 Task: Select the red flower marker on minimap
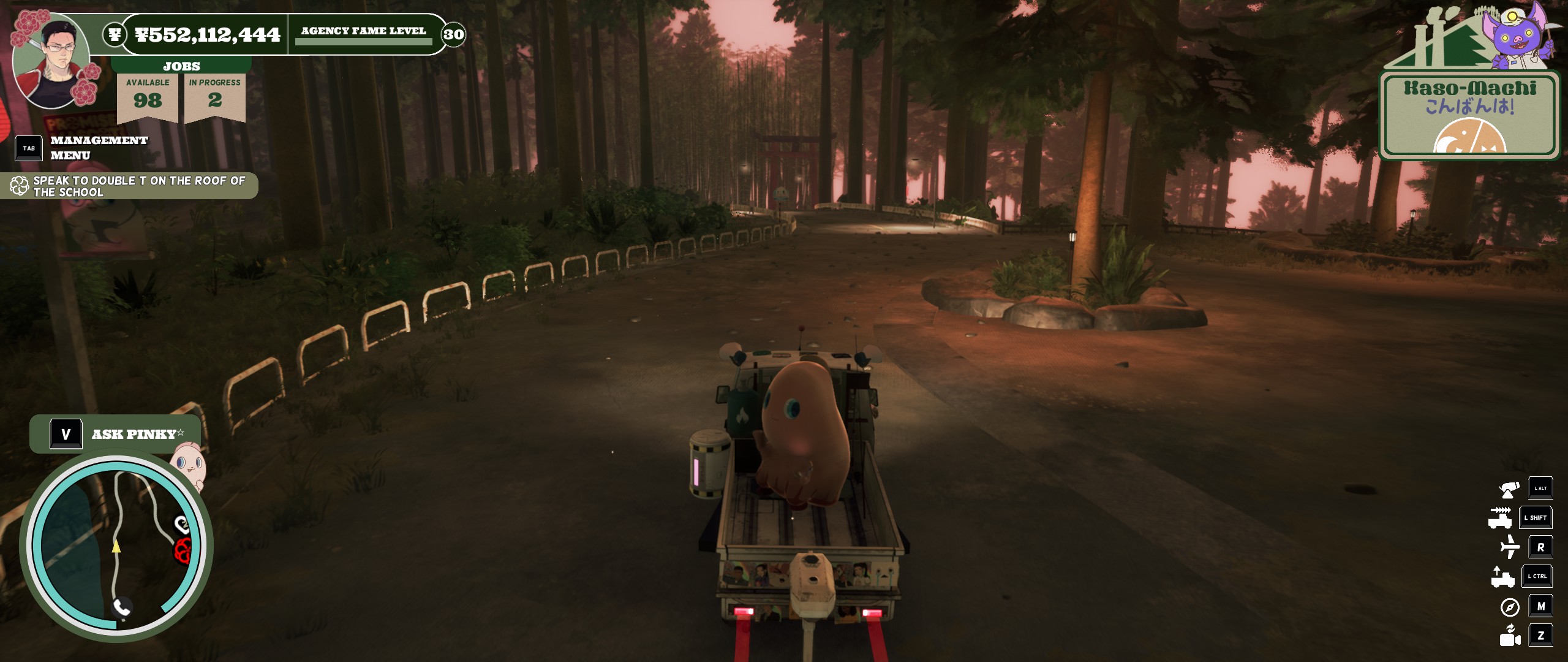pyautogui.click(x=183, y=550)
